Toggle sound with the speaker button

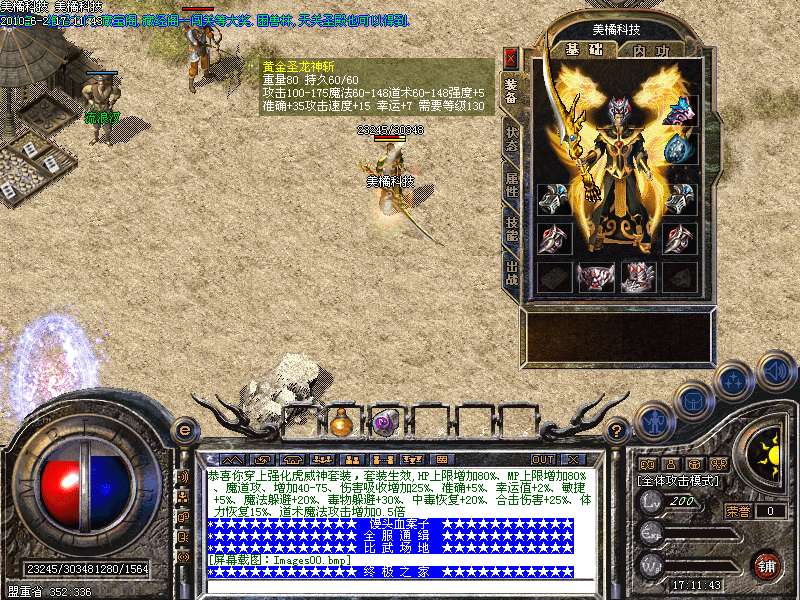[775, 372]
